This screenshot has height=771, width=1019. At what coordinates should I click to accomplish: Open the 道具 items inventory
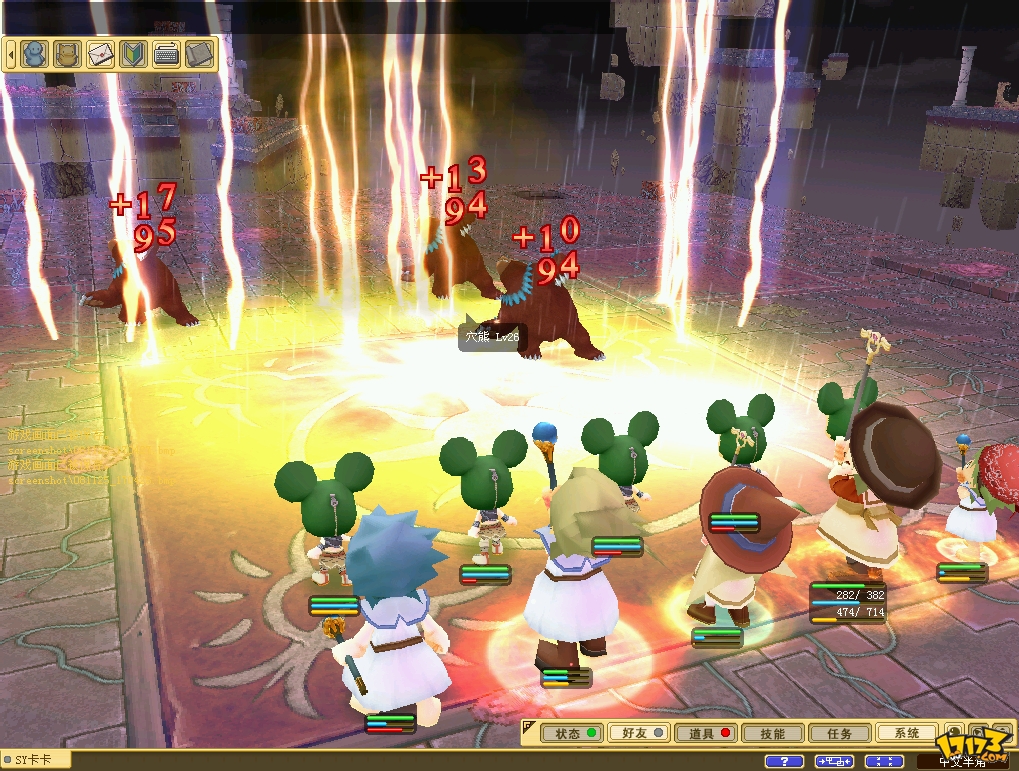(707, 733)
